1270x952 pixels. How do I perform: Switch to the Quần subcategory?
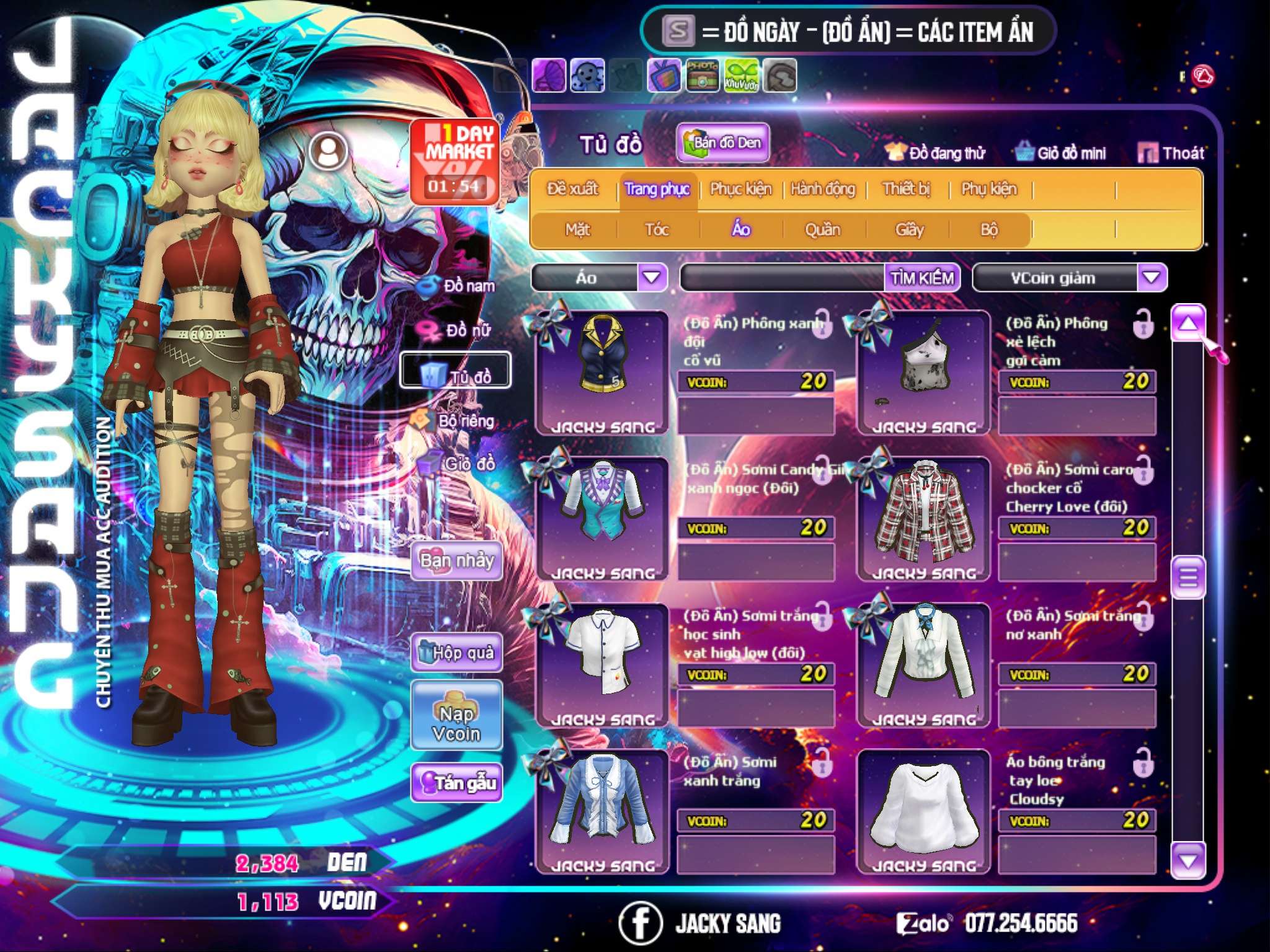pos(822,230)
